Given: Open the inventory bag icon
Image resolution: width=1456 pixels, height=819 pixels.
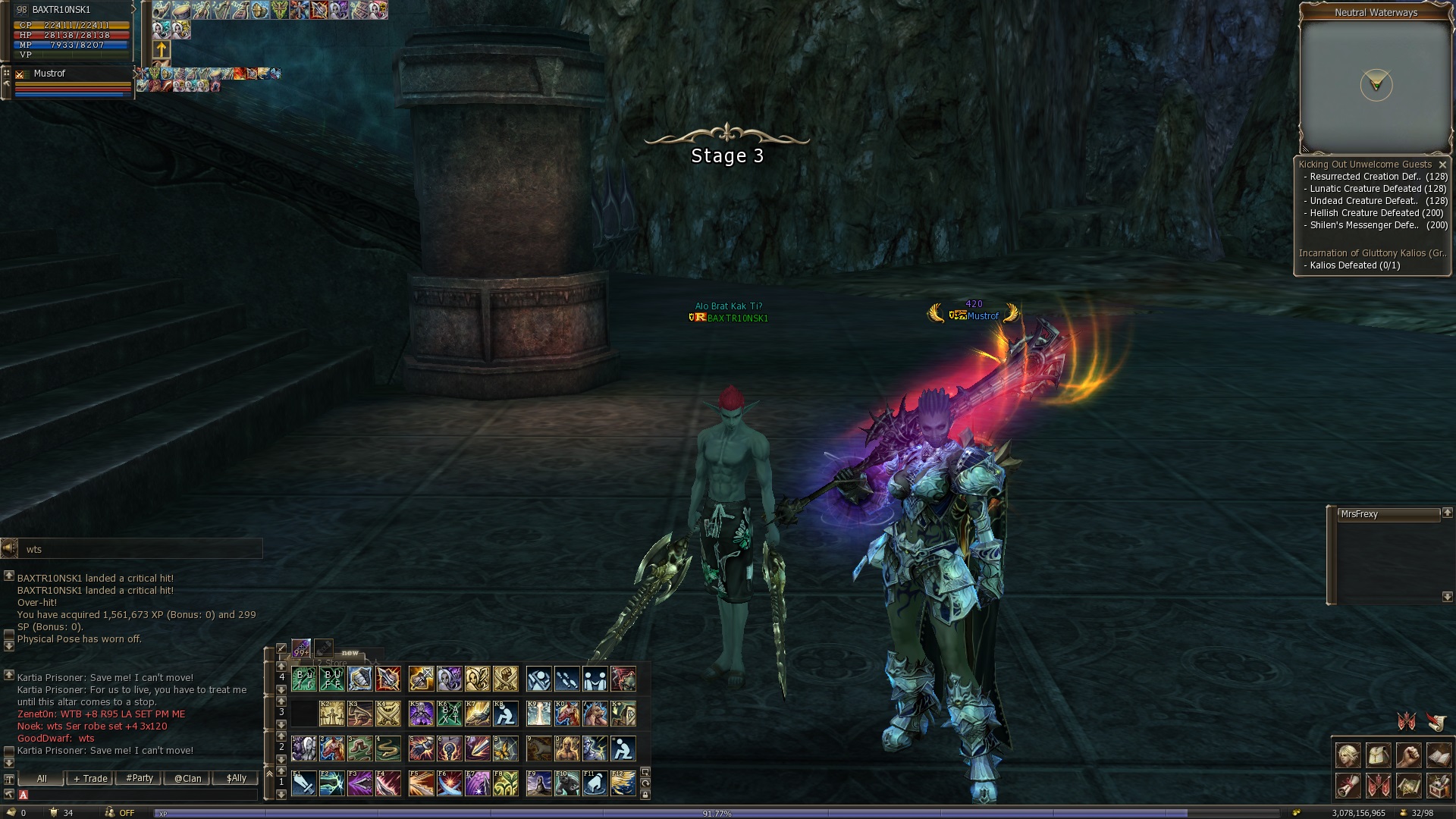Looking at the screenshot, I should 1378,755.
